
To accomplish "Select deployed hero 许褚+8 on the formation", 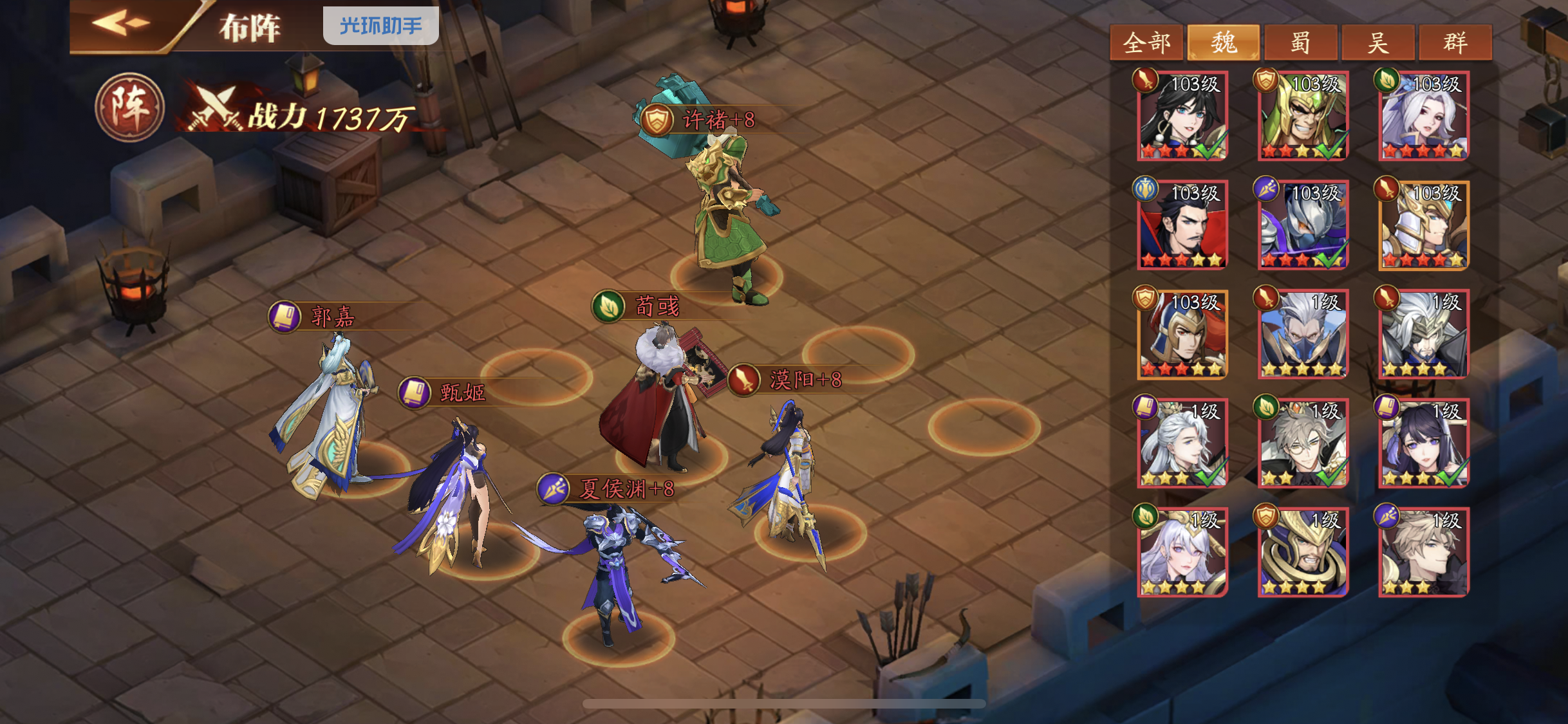I will point(727,212).
